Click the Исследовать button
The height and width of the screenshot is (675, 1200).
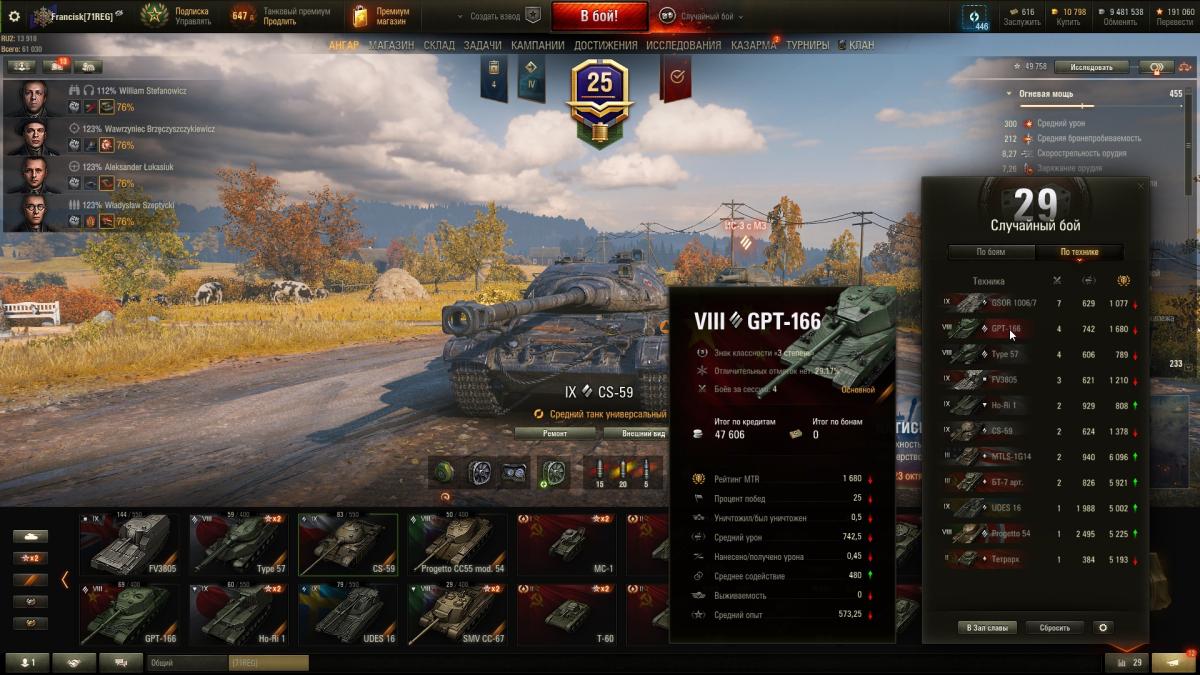click(1091, 67)
